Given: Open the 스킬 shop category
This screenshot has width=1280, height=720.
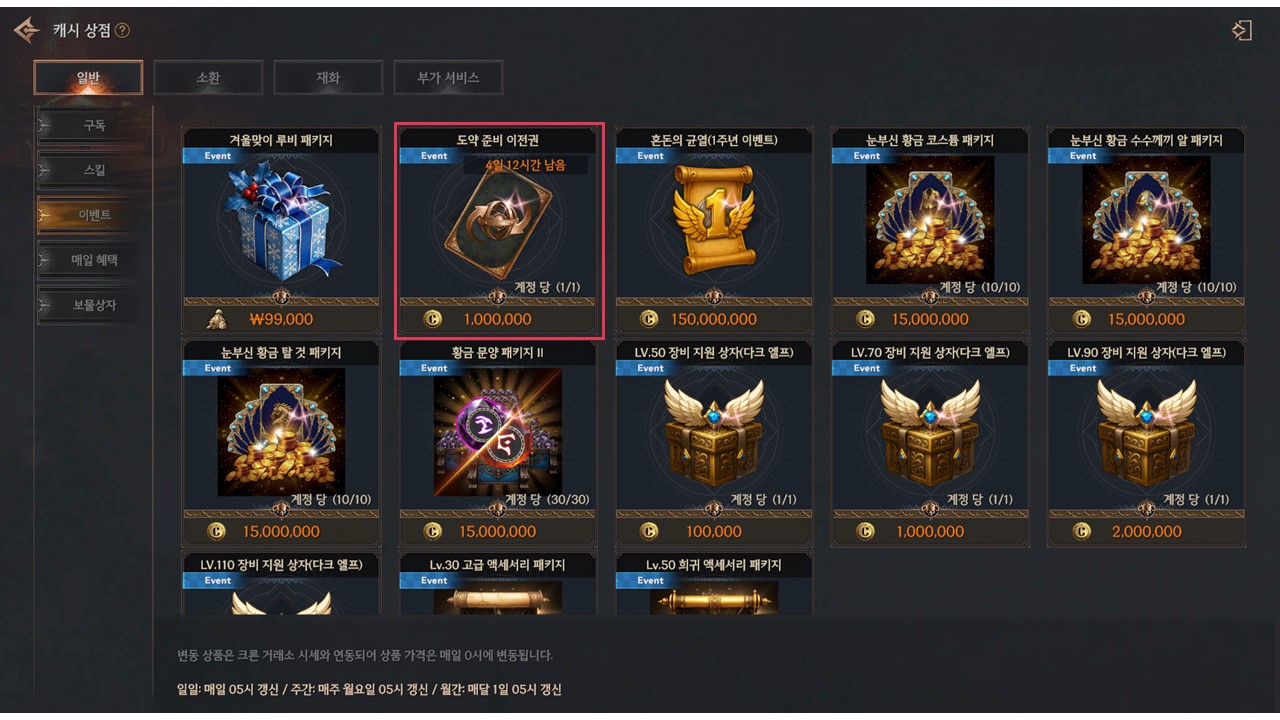Looking at the screenshot, I should click(x=93, y=171).
